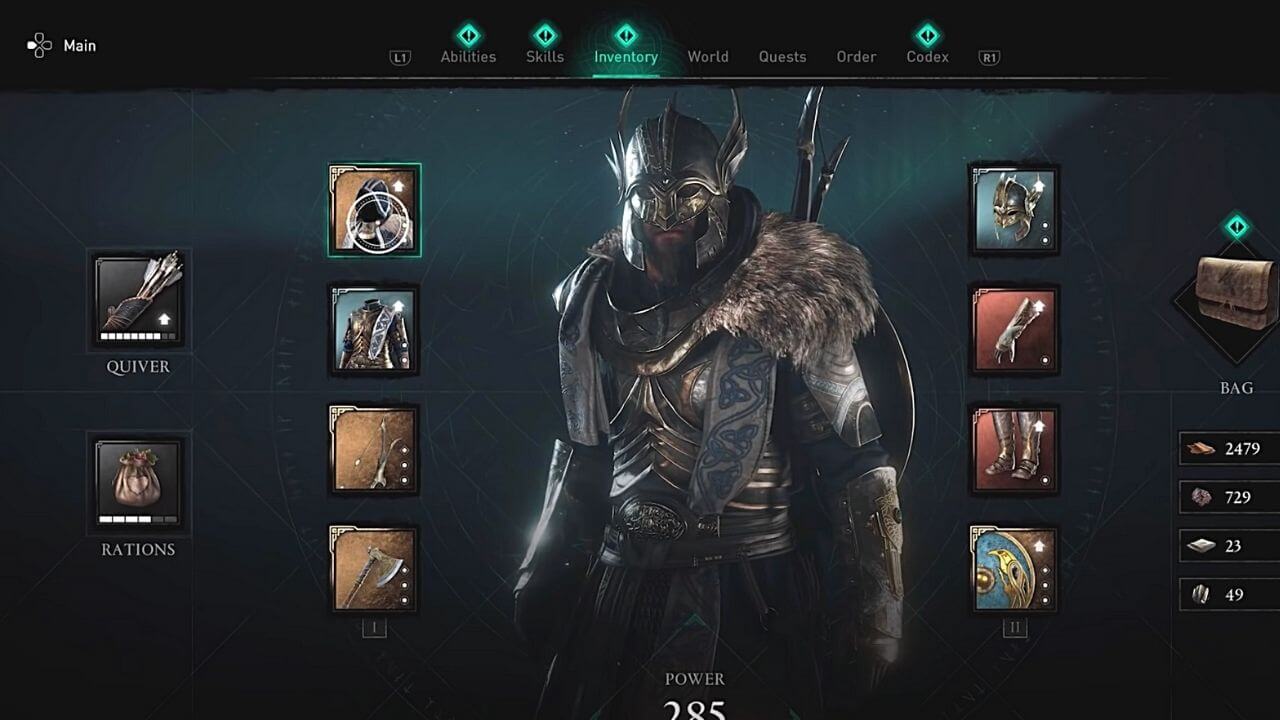Select the helmet gear slot
Screen dimensions: 1280x720
tap(1014, 212)
